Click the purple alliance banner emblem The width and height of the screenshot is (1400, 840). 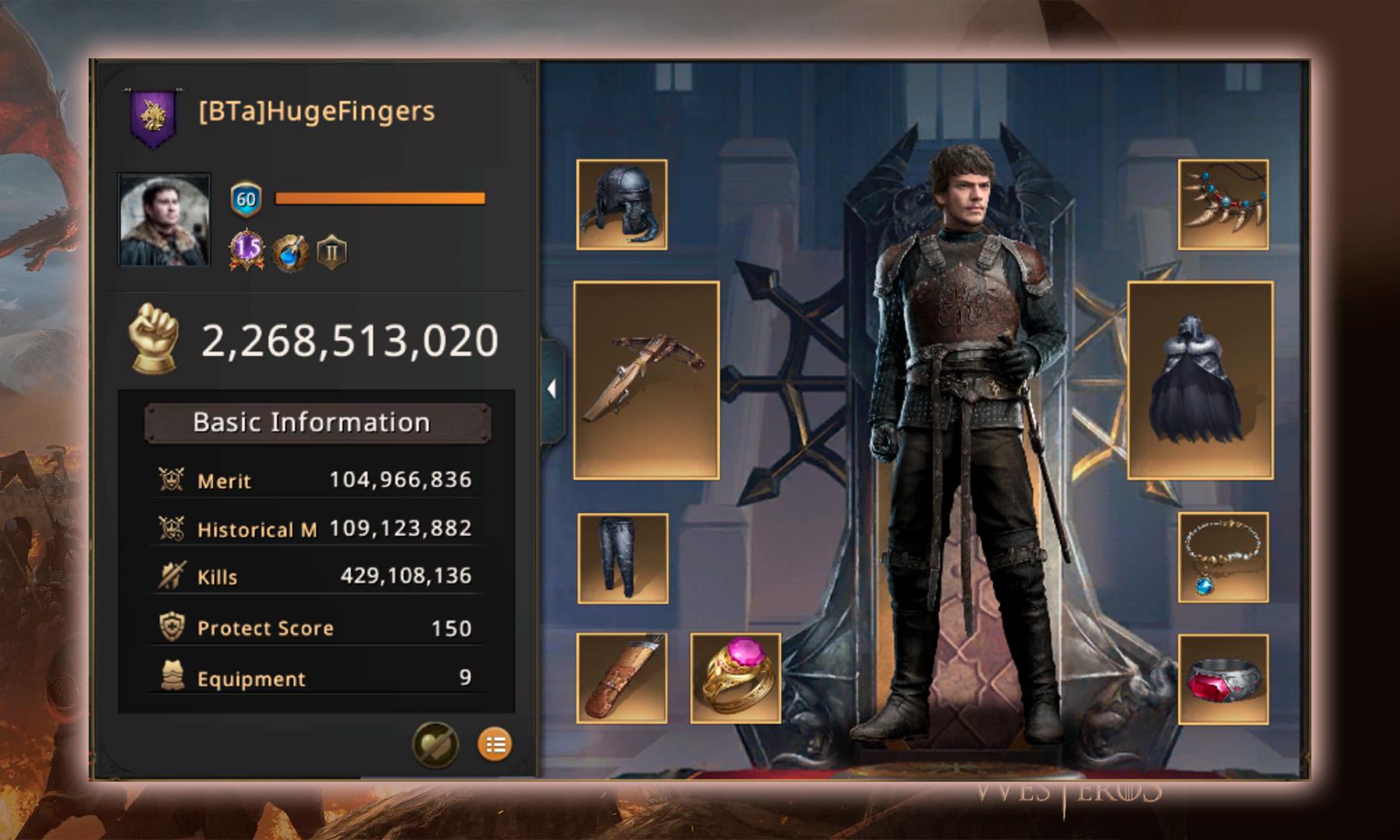click(152, 117)
